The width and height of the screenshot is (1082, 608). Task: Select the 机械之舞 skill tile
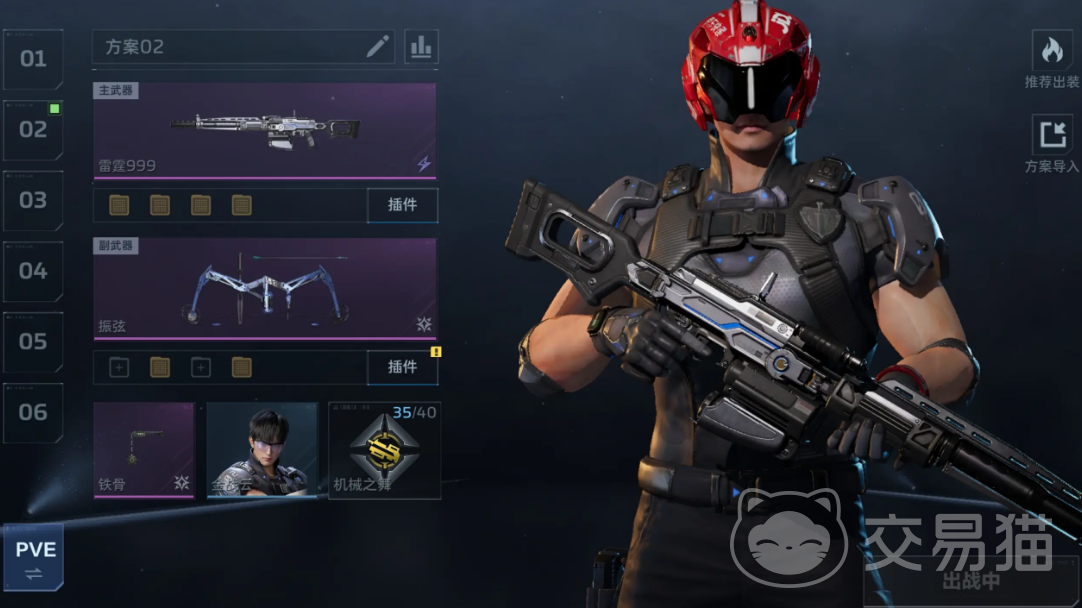tap(385, 450)
